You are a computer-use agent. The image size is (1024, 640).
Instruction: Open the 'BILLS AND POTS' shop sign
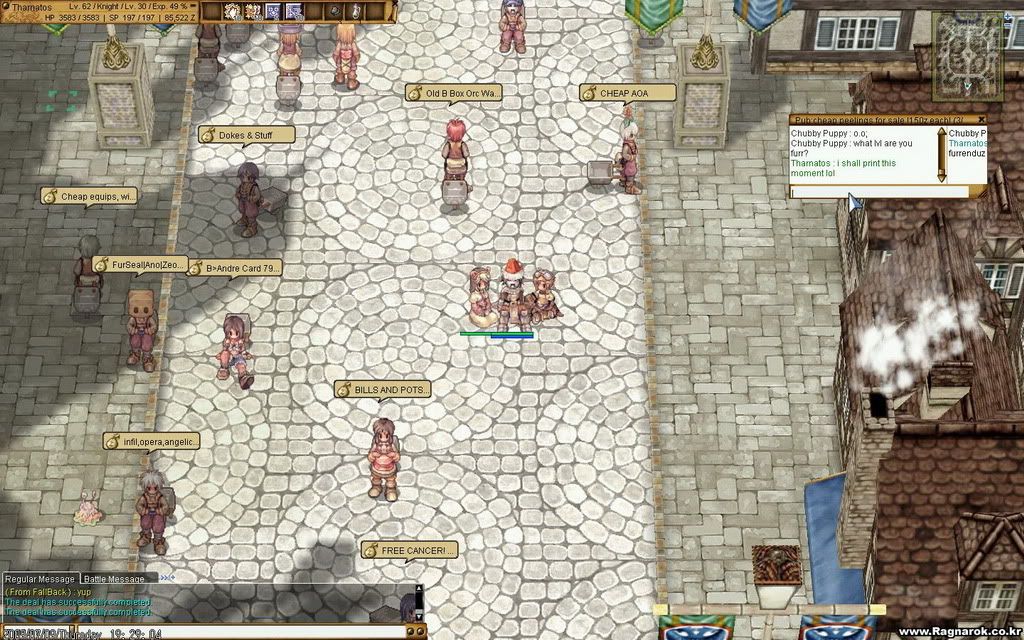tap(383, 389)
